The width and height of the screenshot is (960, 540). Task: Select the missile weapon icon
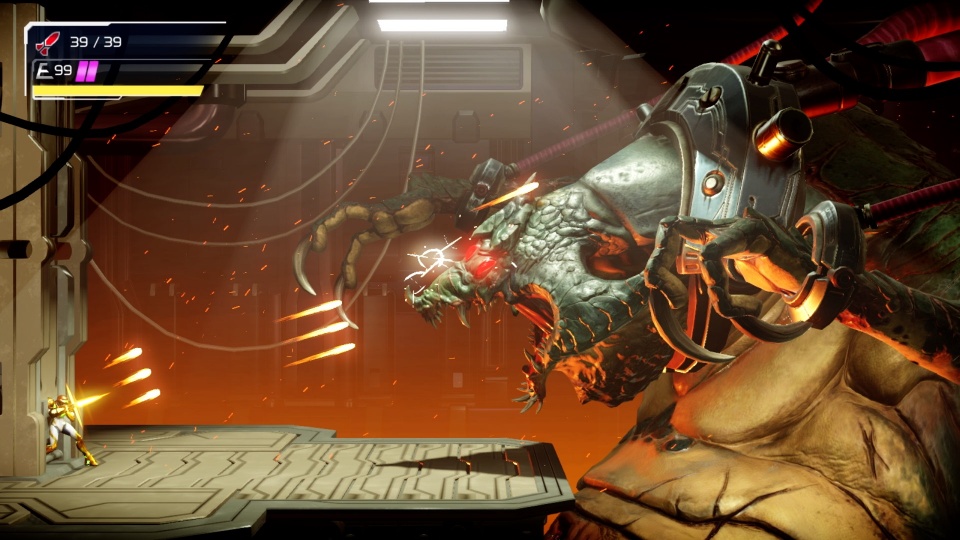(x=47, y=42)
